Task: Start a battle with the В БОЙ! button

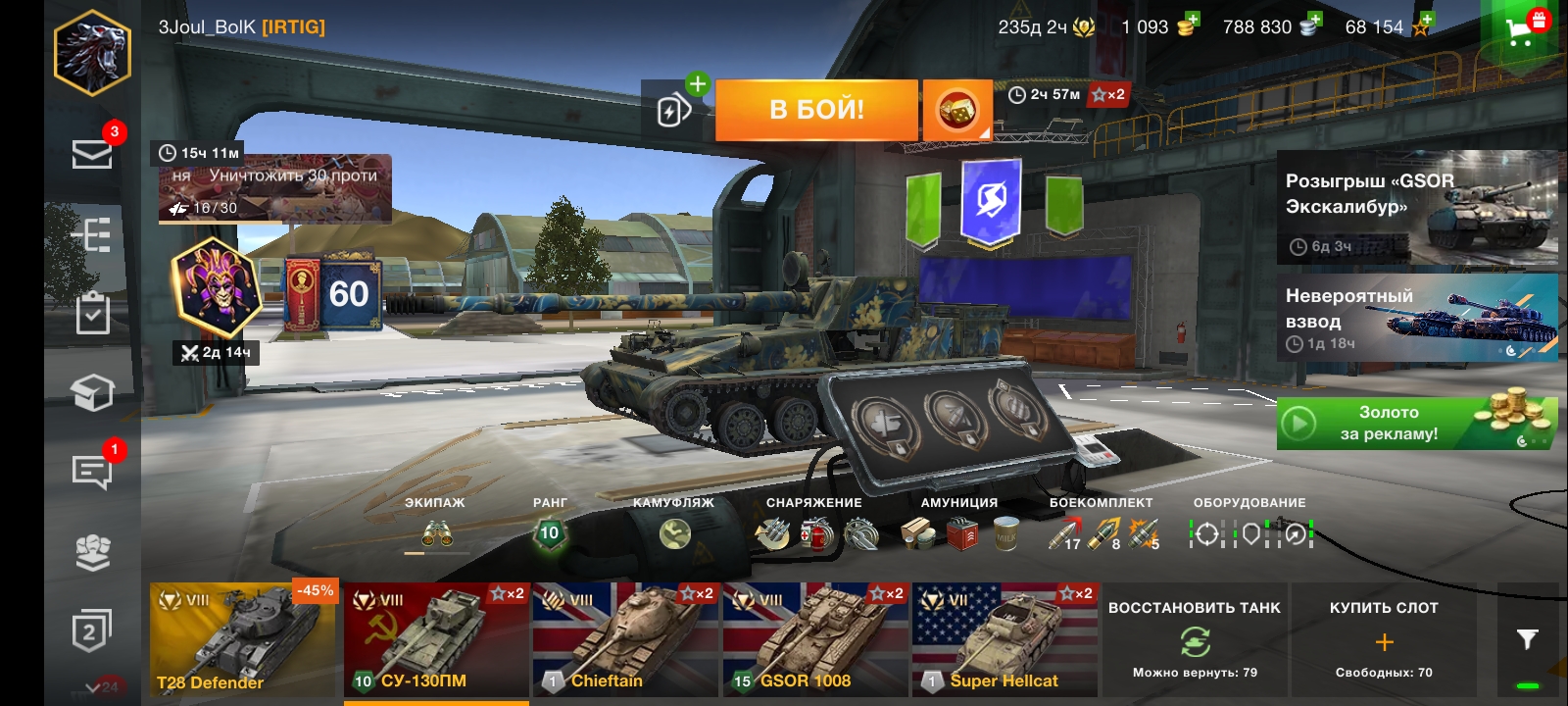Action: tap(816, 110)
